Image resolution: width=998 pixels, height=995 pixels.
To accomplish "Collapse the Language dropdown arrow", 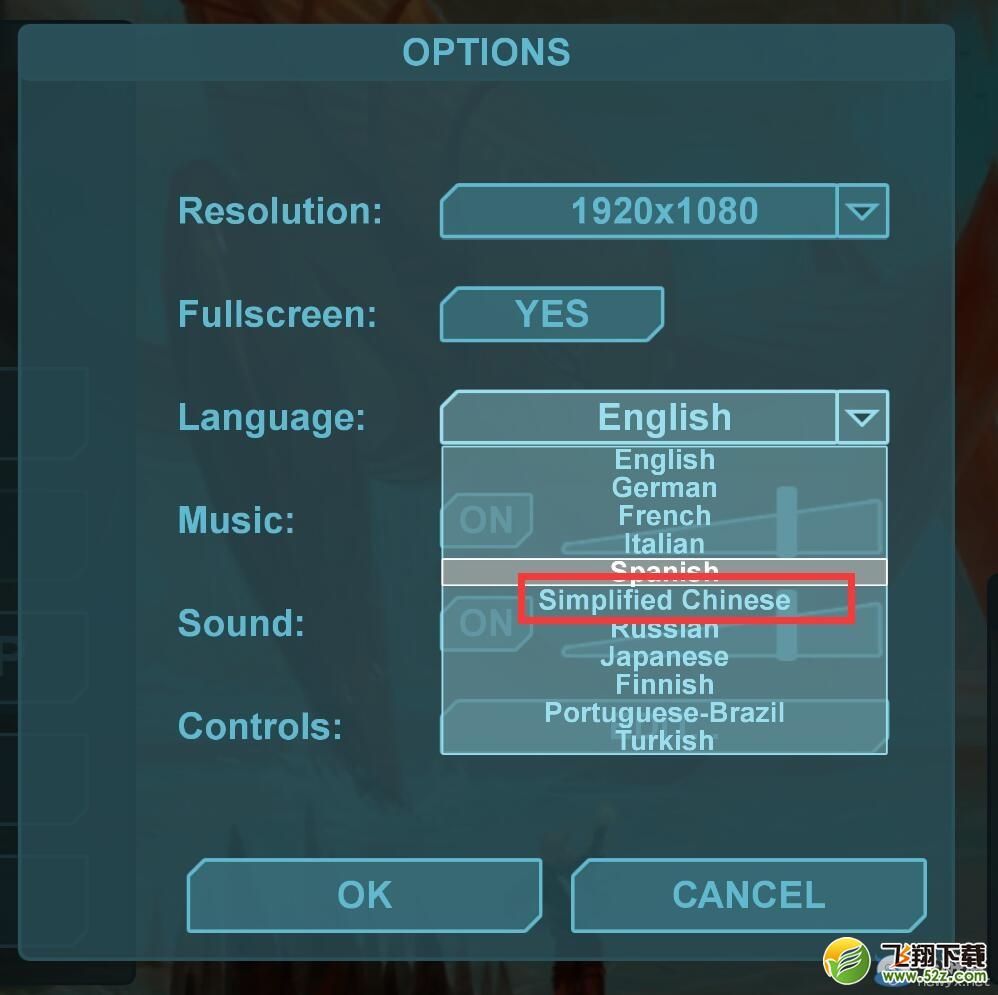I will click(x=862, y=417).
